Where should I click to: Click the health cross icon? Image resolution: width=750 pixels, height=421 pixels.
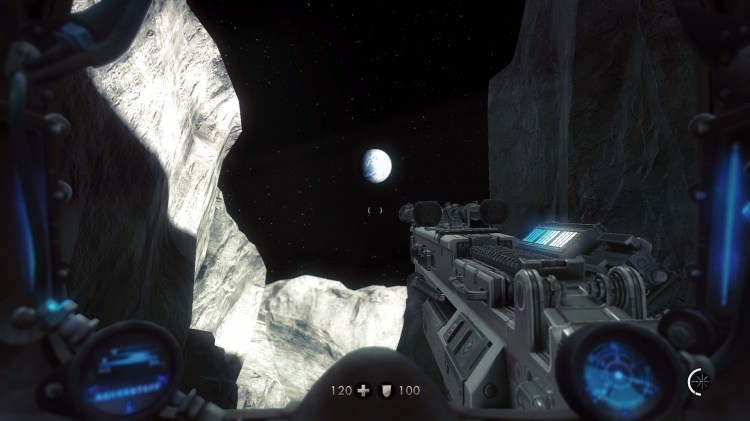363,389
